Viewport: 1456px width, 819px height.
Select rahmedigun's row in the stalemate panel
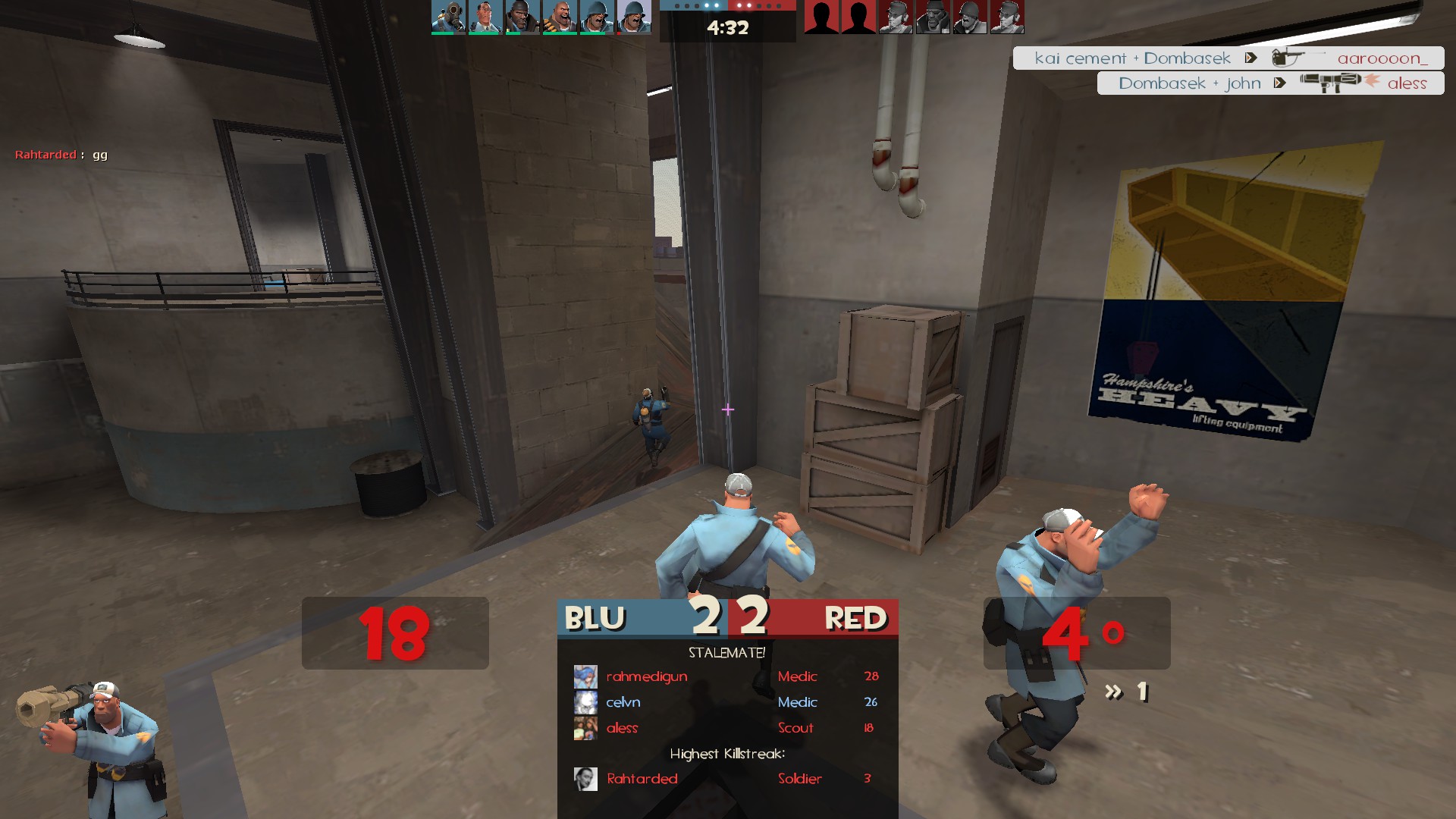[726, 676]
